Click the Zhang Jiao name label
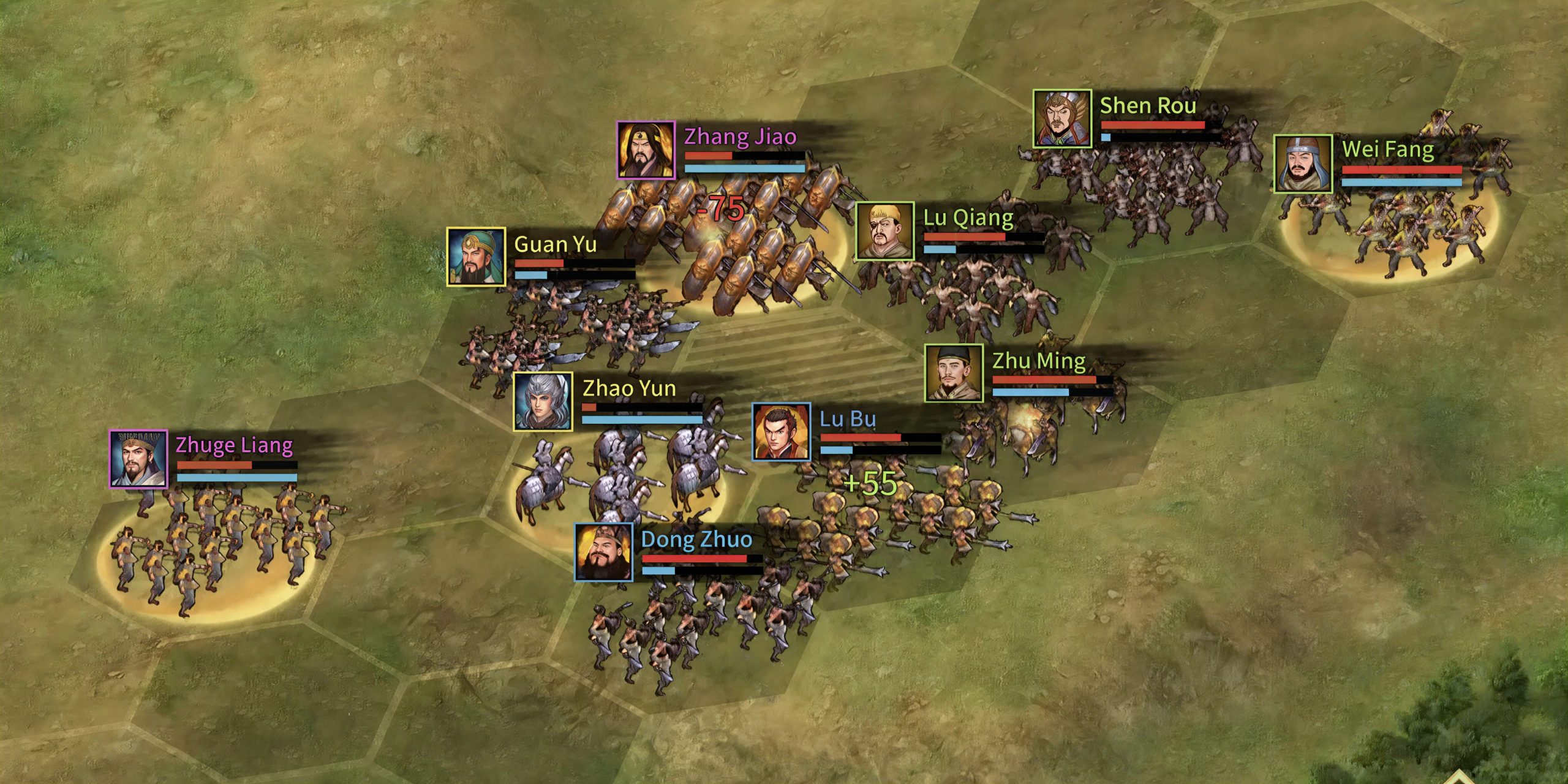 pyautogui.click(x=738, y=138)
